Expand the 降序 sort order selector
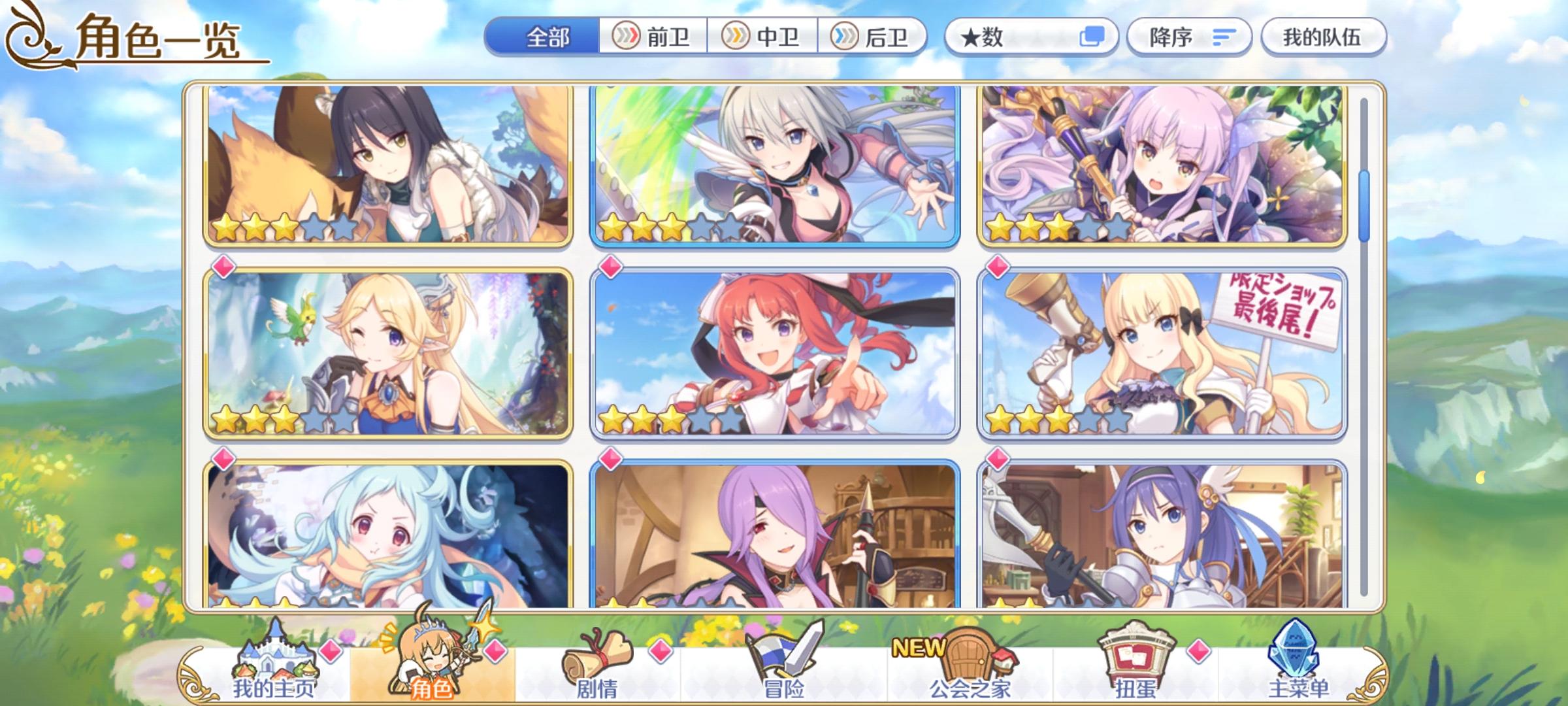Viewport: 1568px width, 706px height. tap(1188, 37)
